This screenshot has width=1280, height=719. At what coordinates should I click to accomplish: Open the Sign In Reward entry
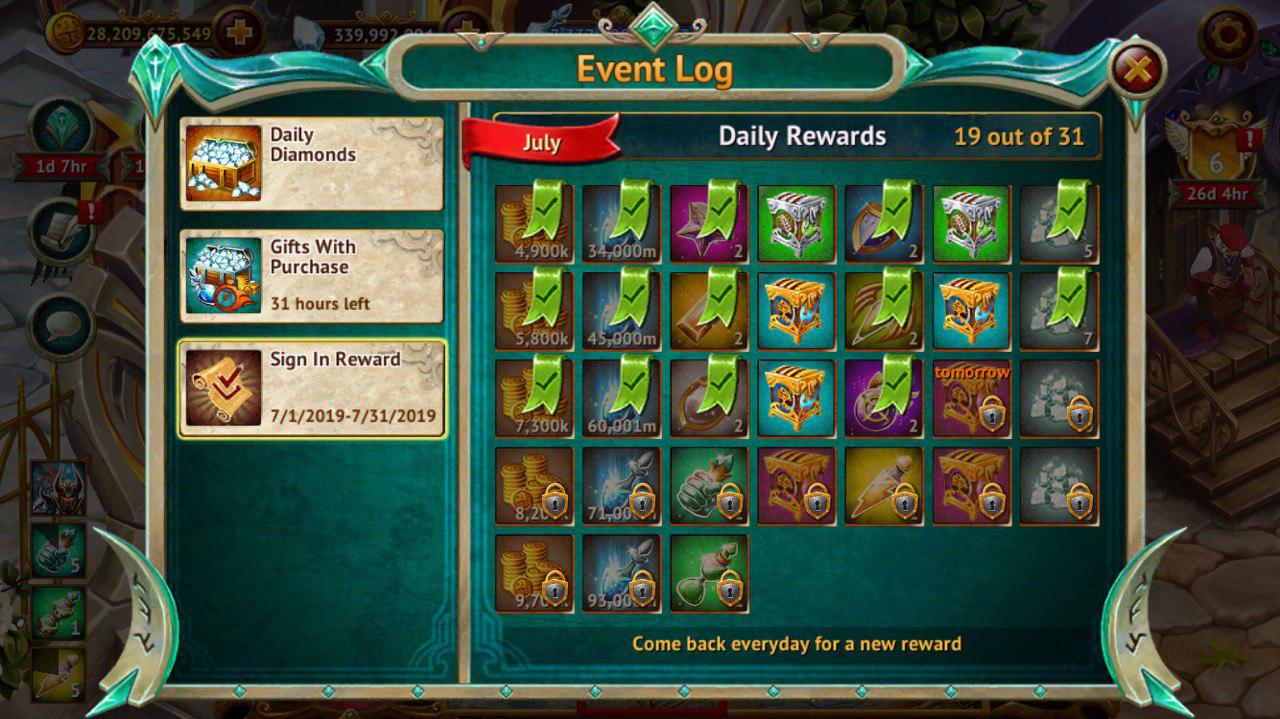click(311, 389)
